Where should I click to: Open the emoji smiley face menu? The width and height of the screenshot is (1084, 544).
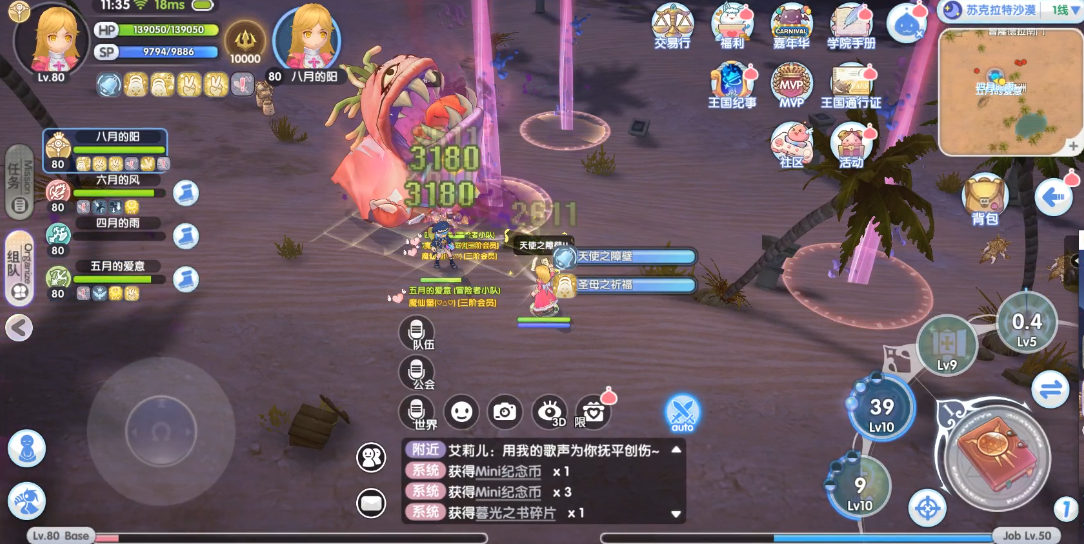(461, 410)
